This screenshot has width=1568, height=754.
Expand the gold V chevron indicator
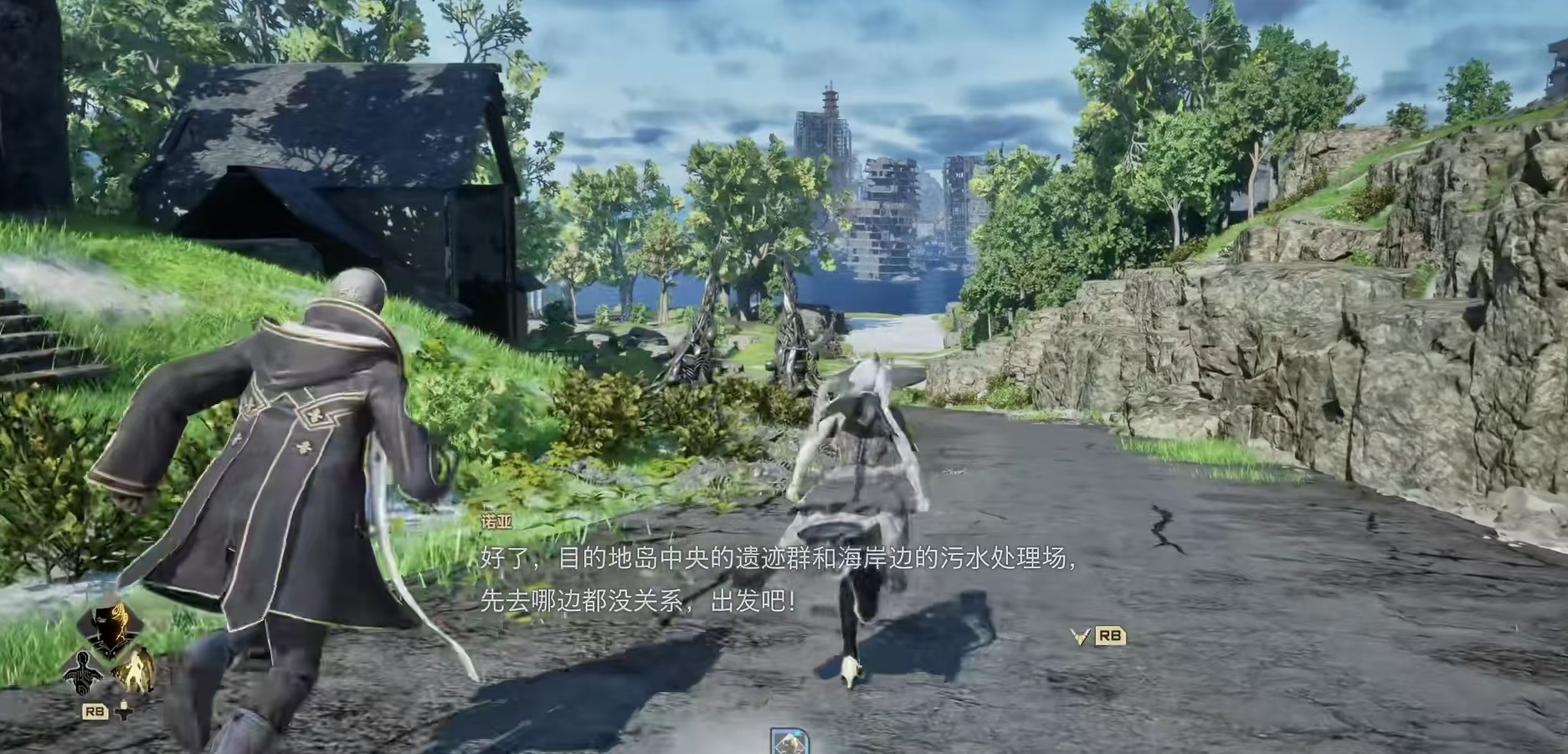[1079, 636]
